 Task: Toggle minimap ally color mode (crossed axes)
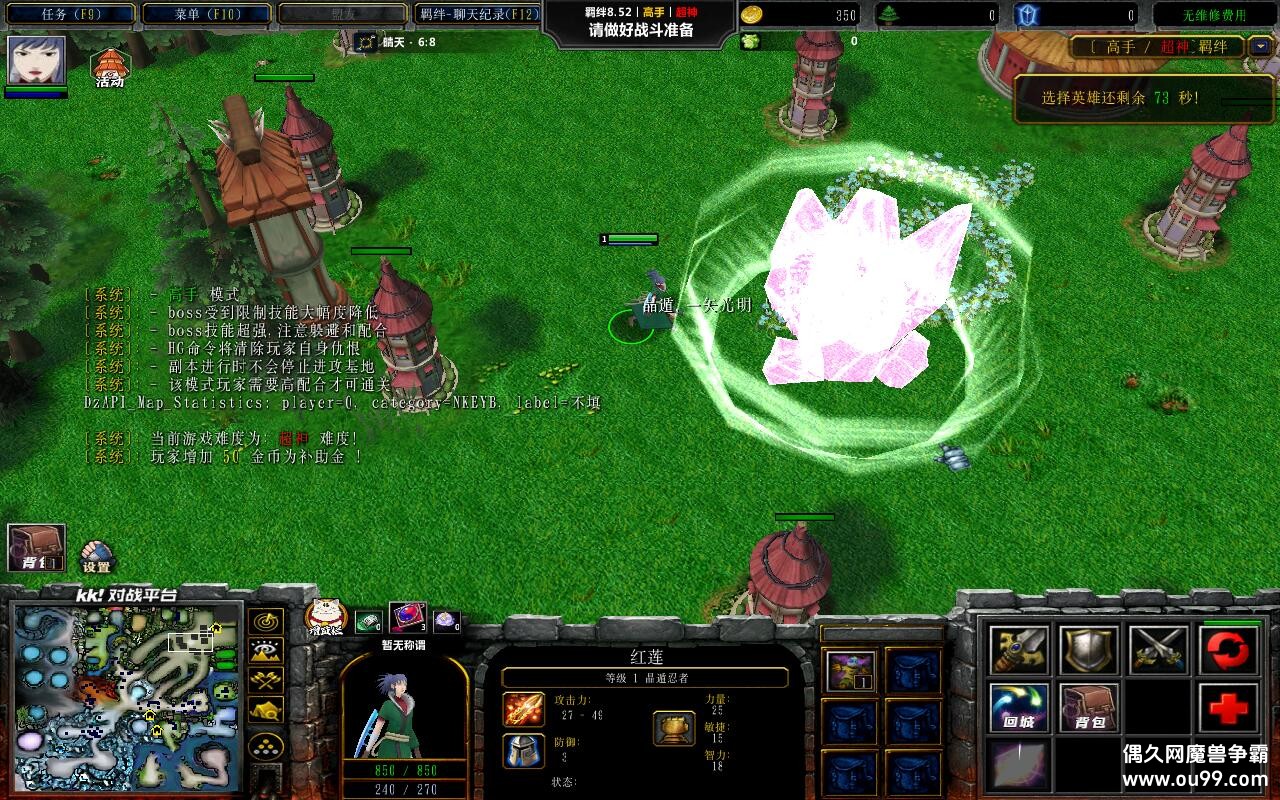pyautogui.click(x=265, y=681)
